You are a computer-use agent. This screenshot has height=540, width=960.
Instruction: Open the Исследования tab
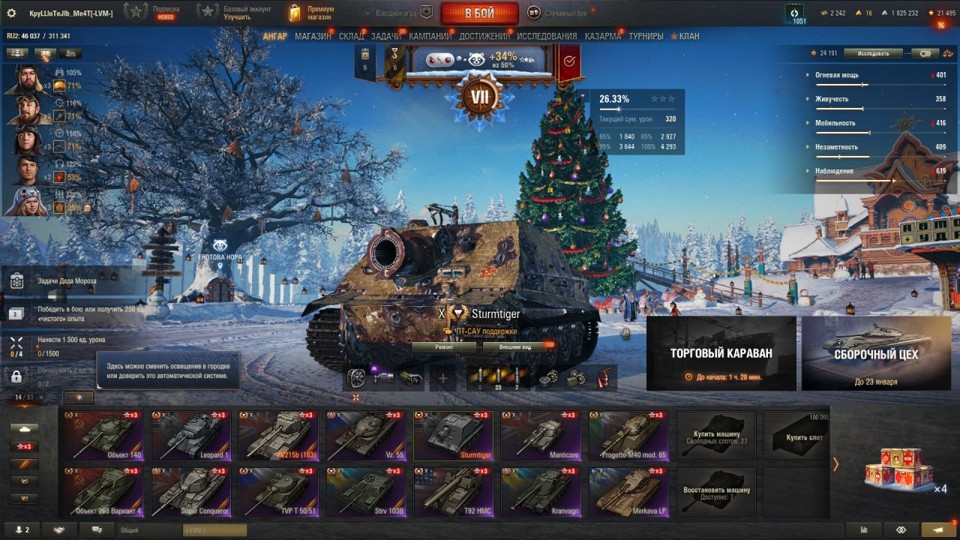[546, 37]
